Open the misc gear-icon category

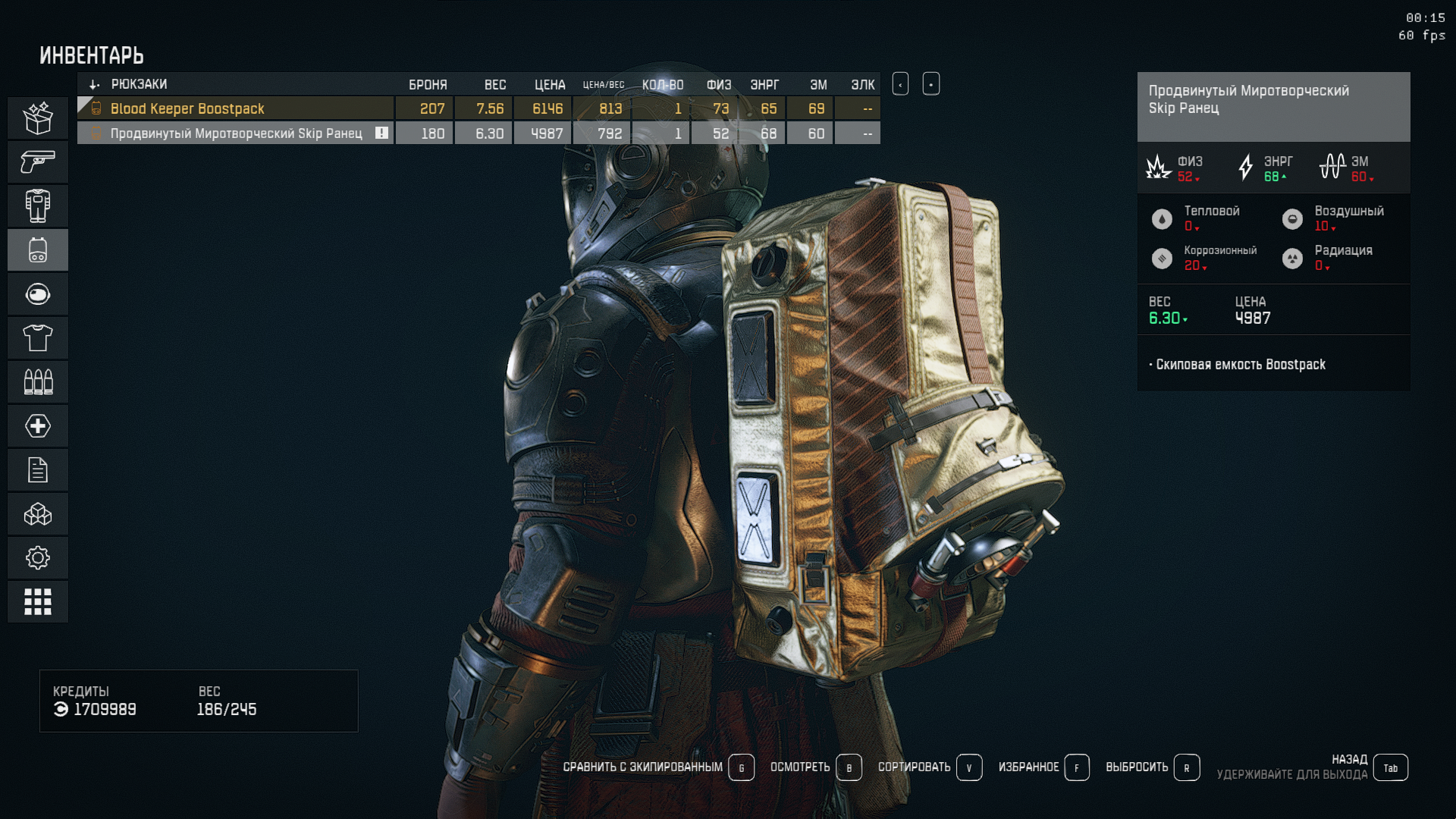(38, 558)
